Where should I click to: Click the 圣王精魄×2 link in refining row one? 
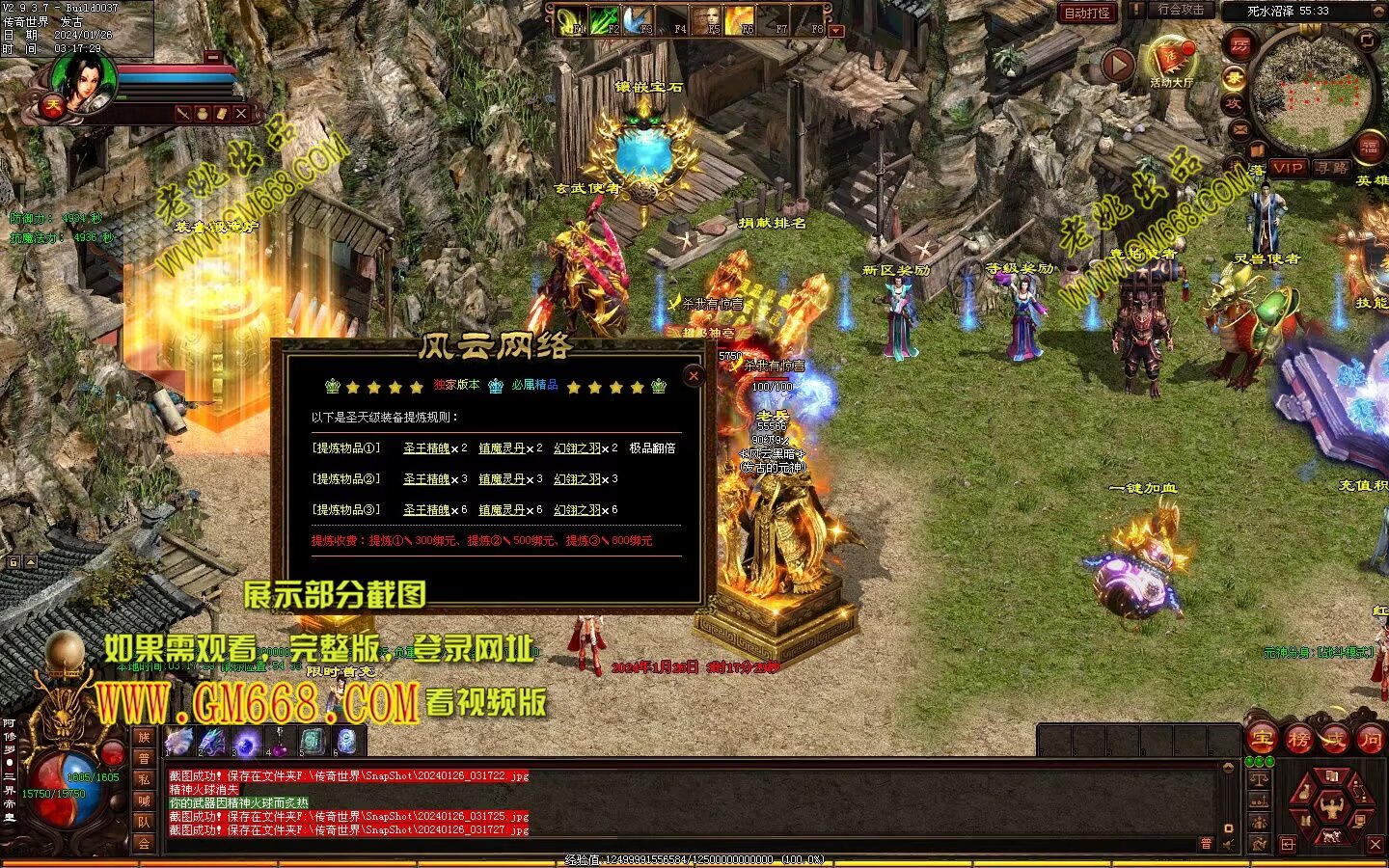(x=427, y=448)
